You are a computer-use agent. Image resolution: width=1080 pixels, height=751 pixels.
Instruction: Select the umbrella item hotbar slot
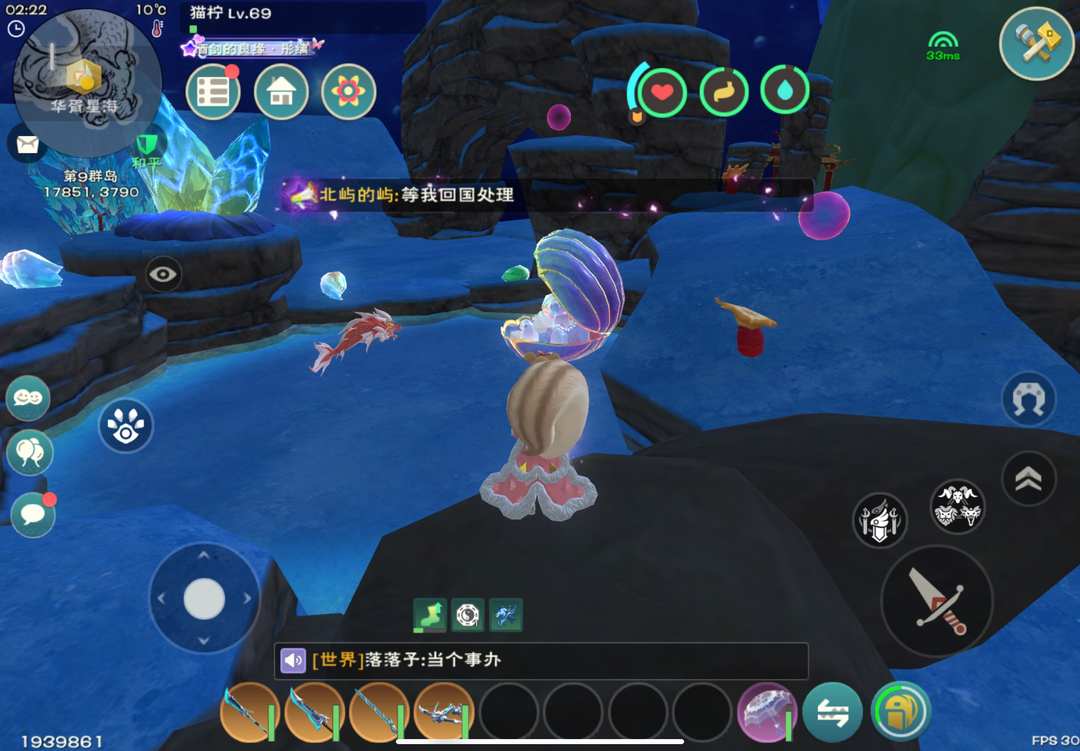pyautogui.click(x=766, y=712)
